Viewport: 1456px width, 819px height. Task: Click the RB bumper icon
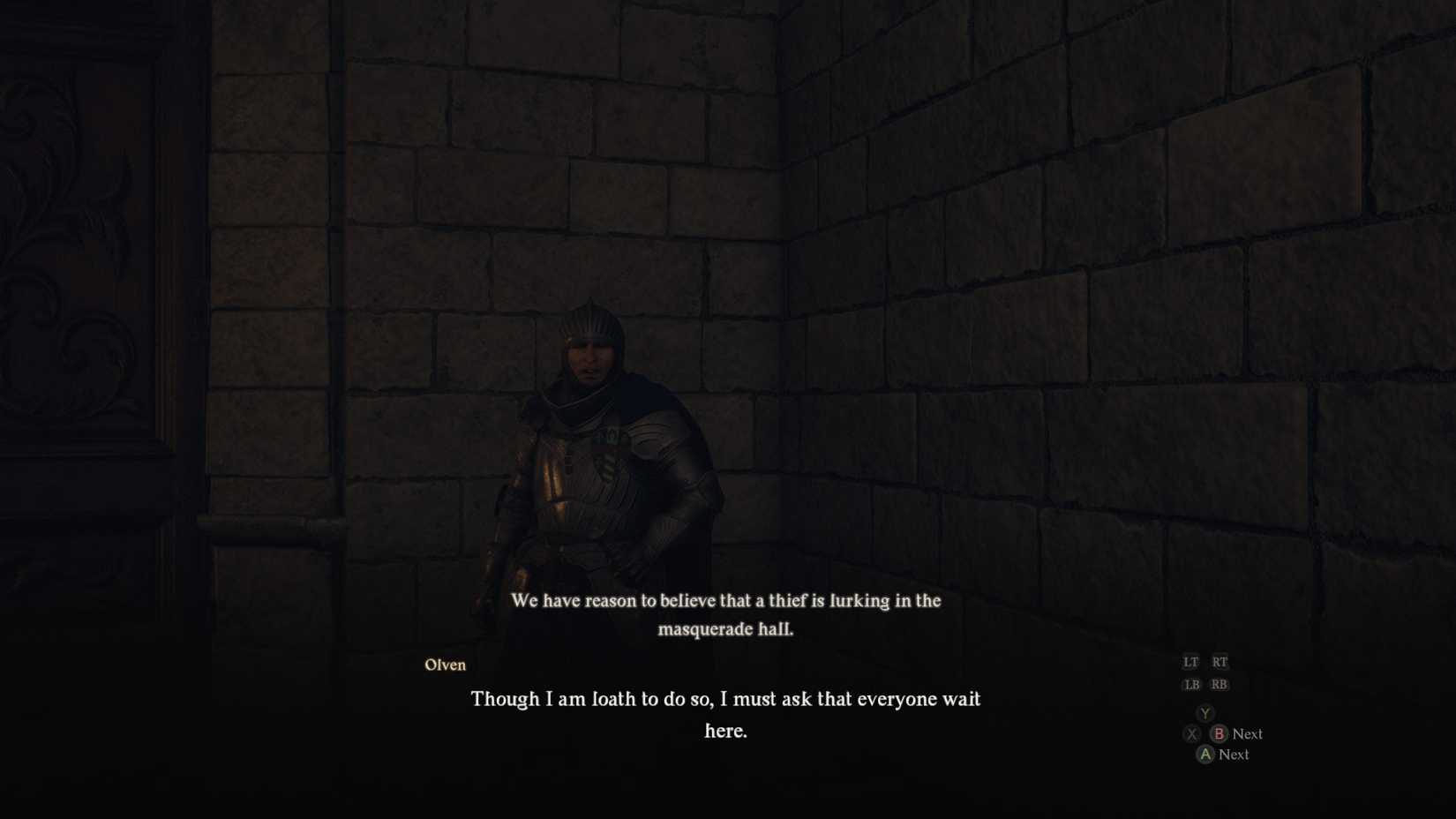1220,684
